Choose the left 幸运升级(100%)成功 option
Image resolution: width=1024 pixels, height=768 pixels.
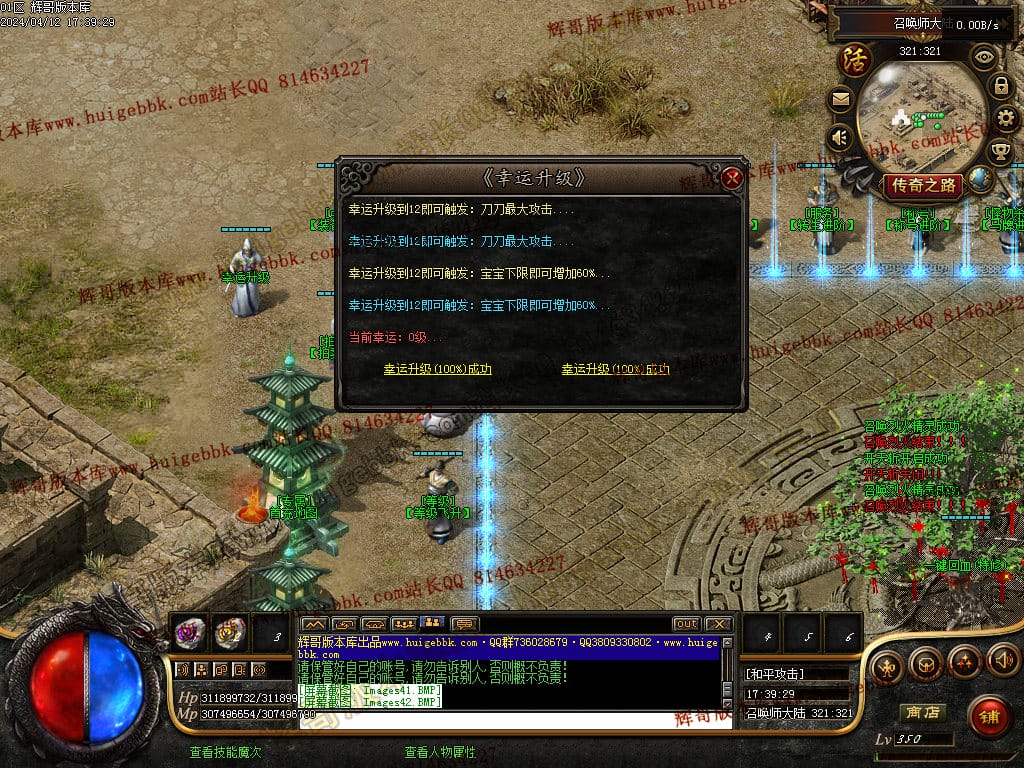tap(437, 370)
